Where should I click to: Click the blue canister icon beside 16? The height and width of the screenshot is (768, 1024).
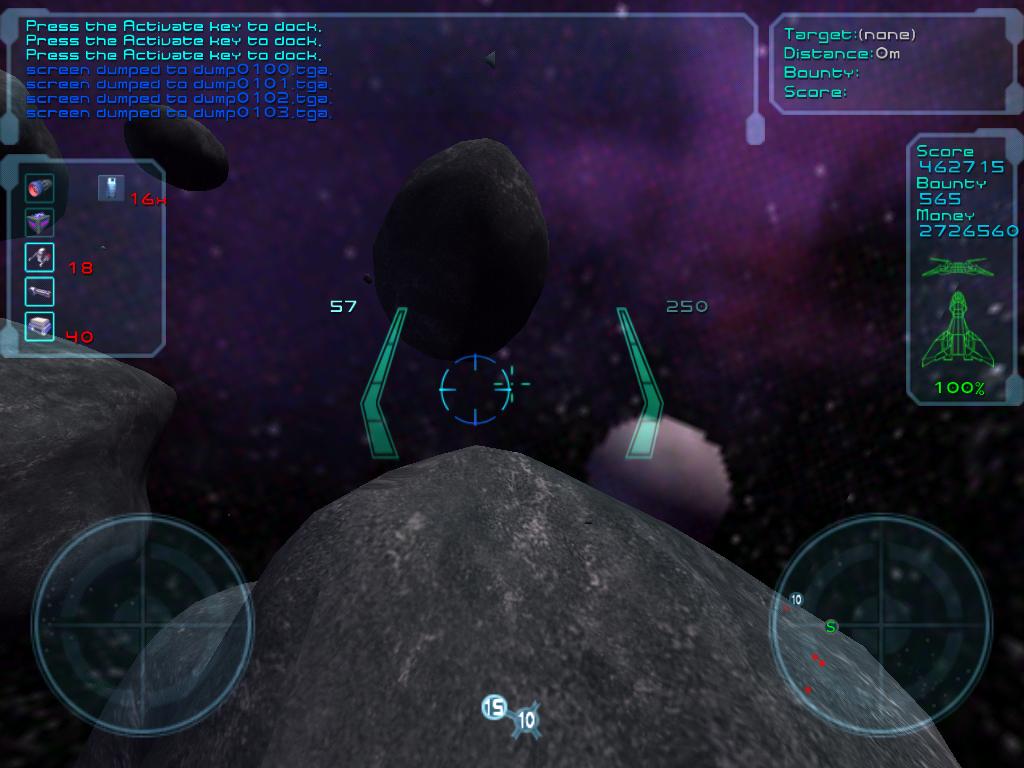111,187
